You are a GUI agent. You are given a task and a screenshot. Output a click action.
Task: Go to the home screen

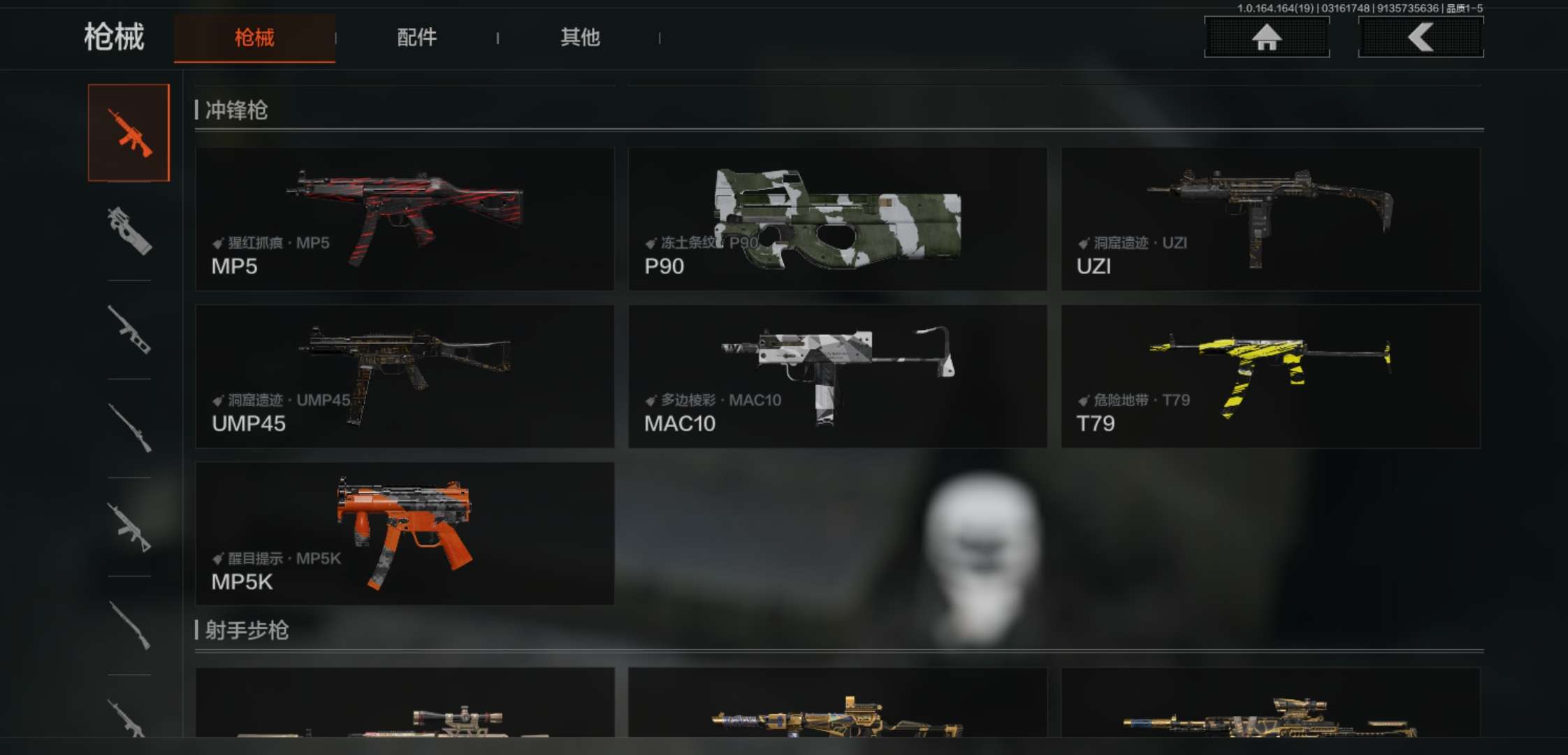pyautogui.click(x=1266, y=37)
